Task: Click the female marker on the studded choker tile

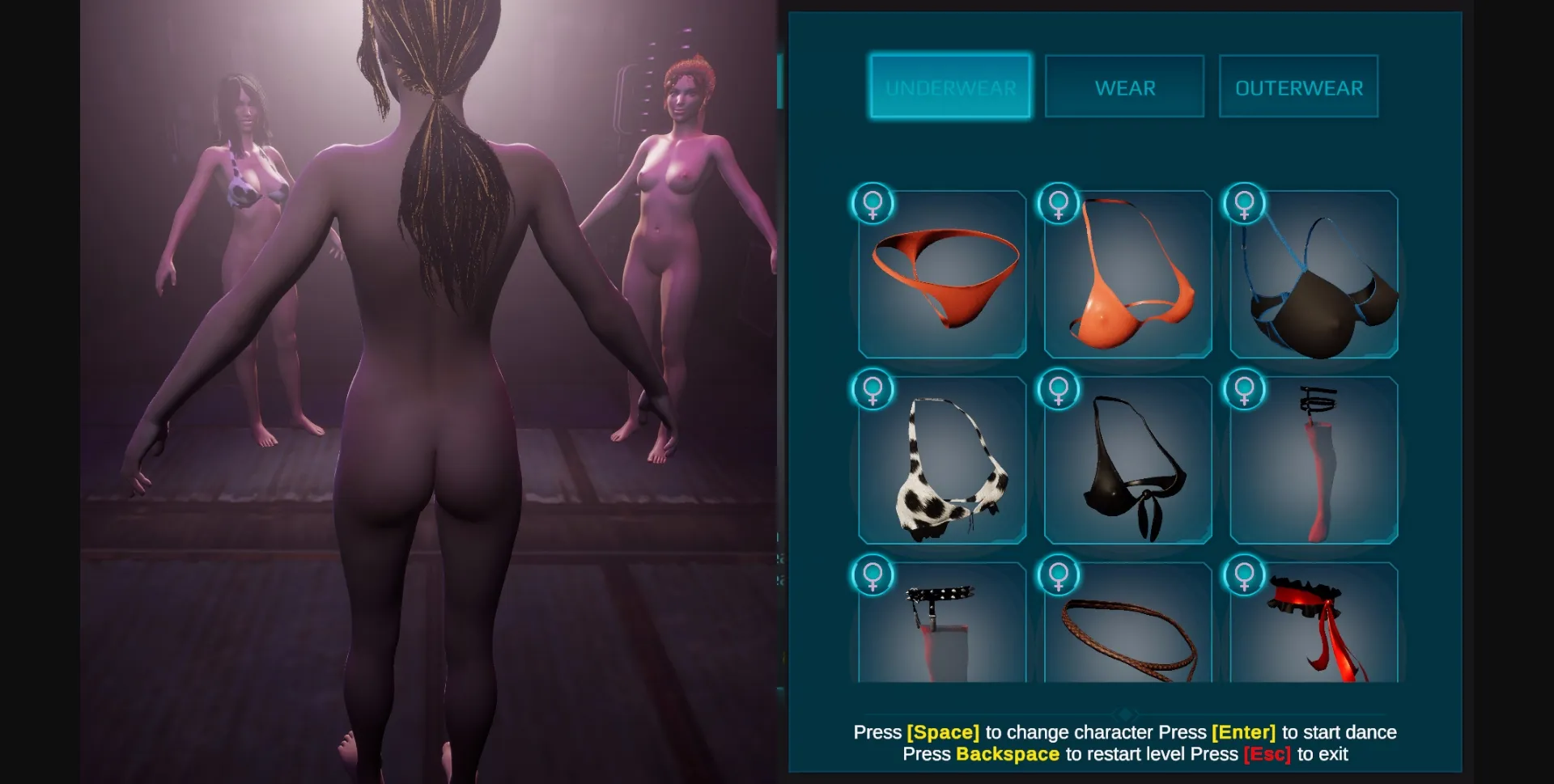Action: tap(873, 577)
